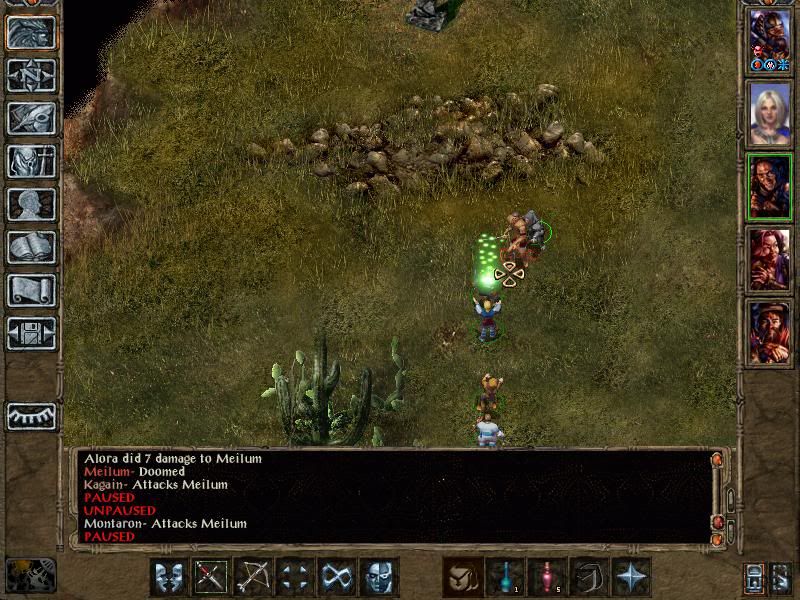The height and width of the screenshot is (600, 800).
Task: Open the four-pointed star special abilities
Action: [631, 577]
